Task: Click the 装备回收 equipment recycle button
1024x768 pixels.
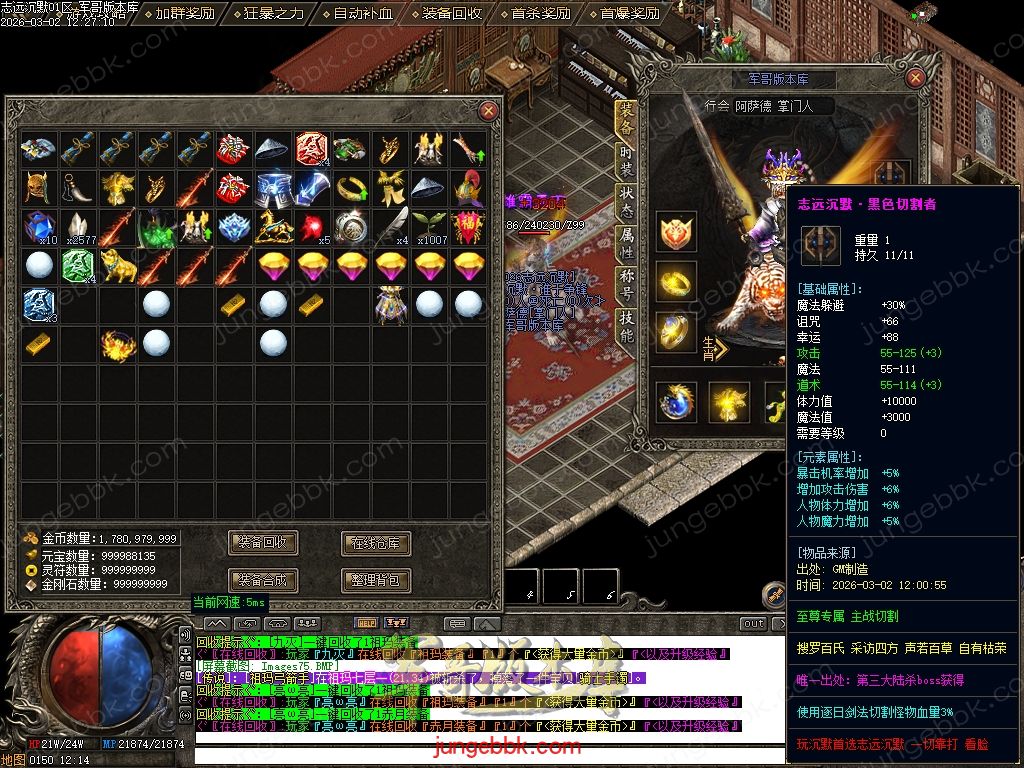Action: (x=264, y=543)
